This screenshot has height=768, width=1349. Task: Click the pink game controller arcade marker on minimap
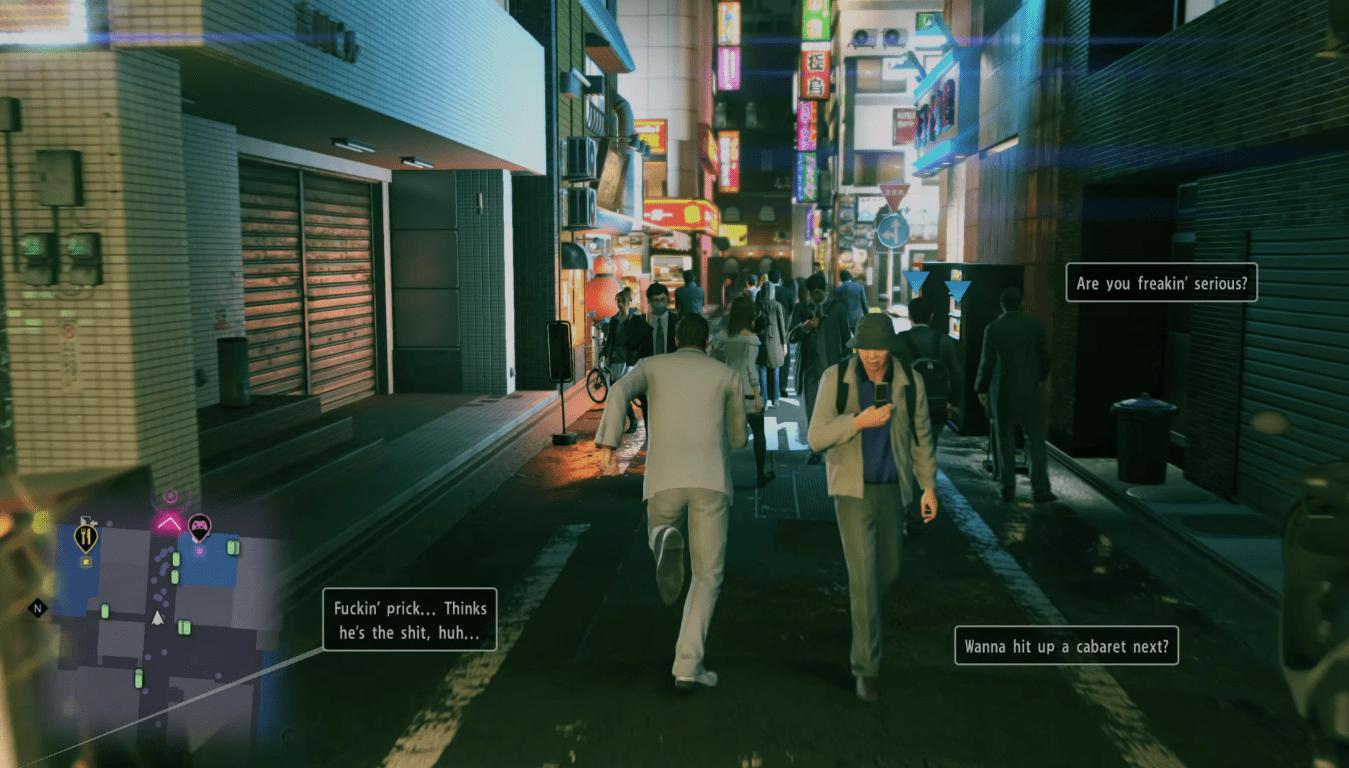(200, 527)
